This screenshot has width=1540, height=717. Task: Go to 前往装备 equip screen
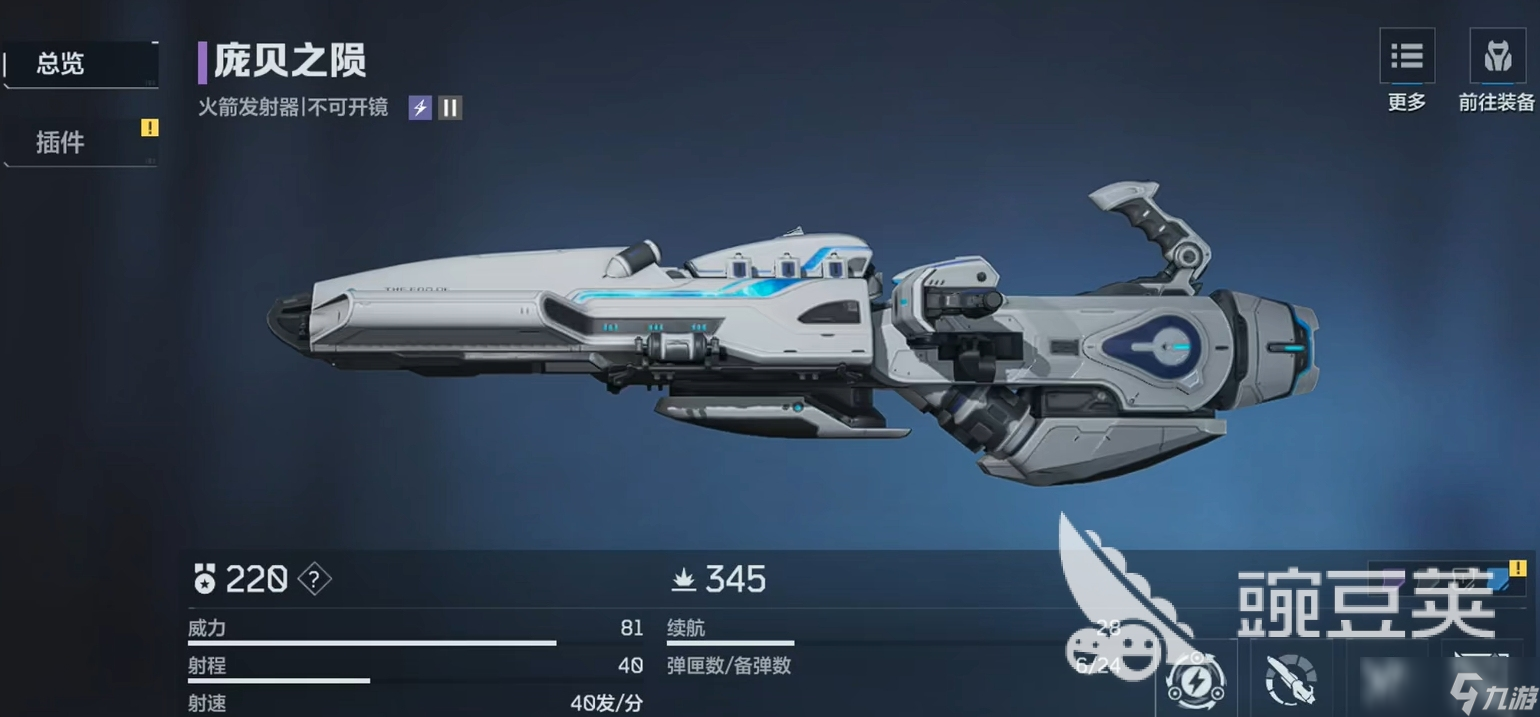coord(1496,58)
